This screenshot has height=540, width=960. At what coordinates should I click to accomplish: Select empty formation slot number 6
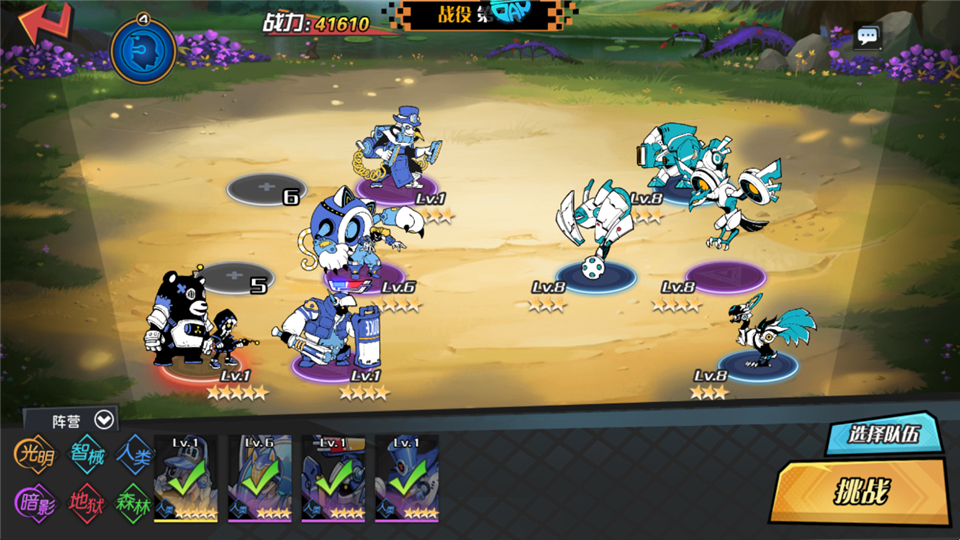point(265,189)
